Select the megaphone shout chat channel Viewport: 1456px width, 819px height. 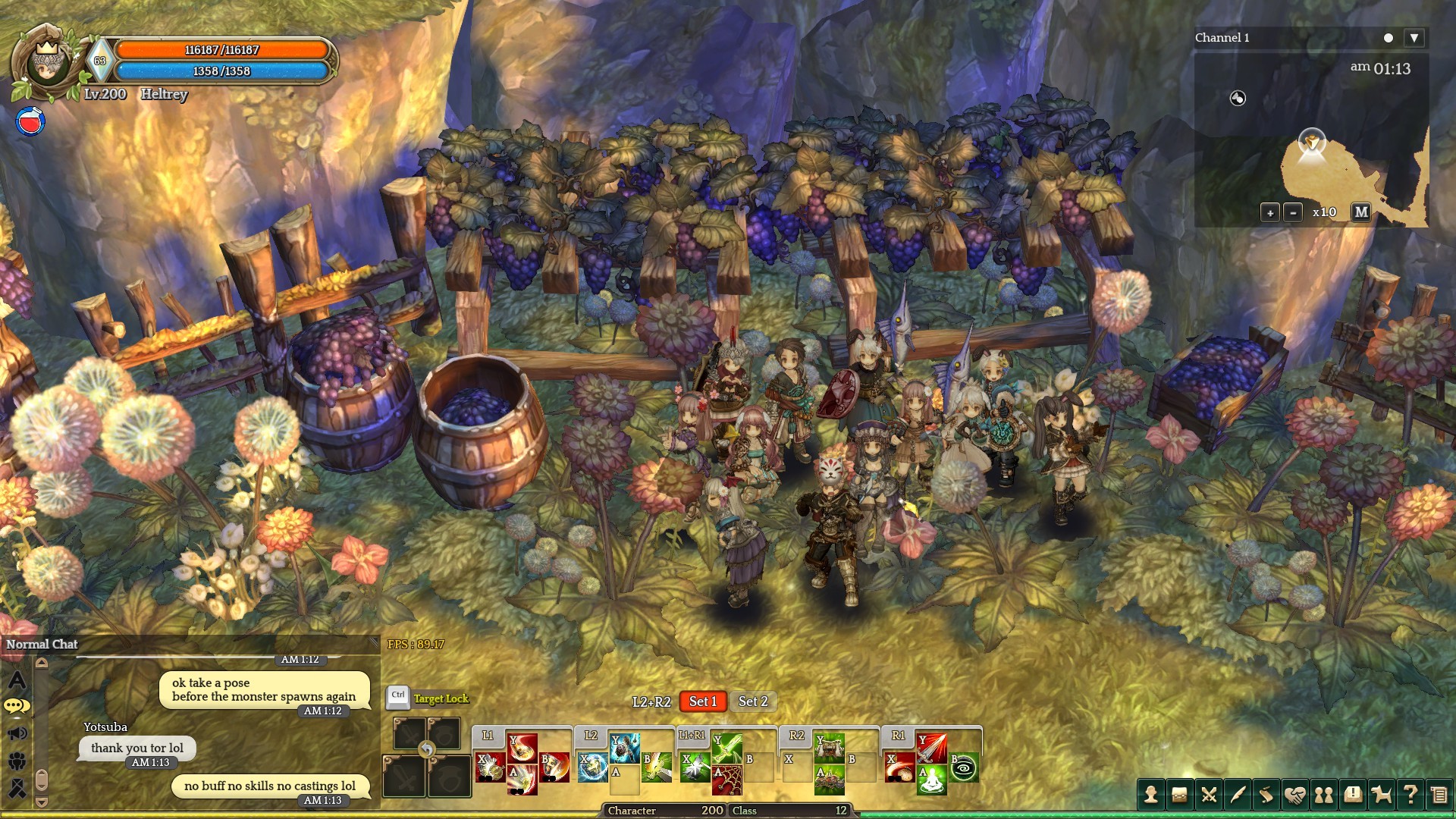pyautogui.click(x=17, y=733)
